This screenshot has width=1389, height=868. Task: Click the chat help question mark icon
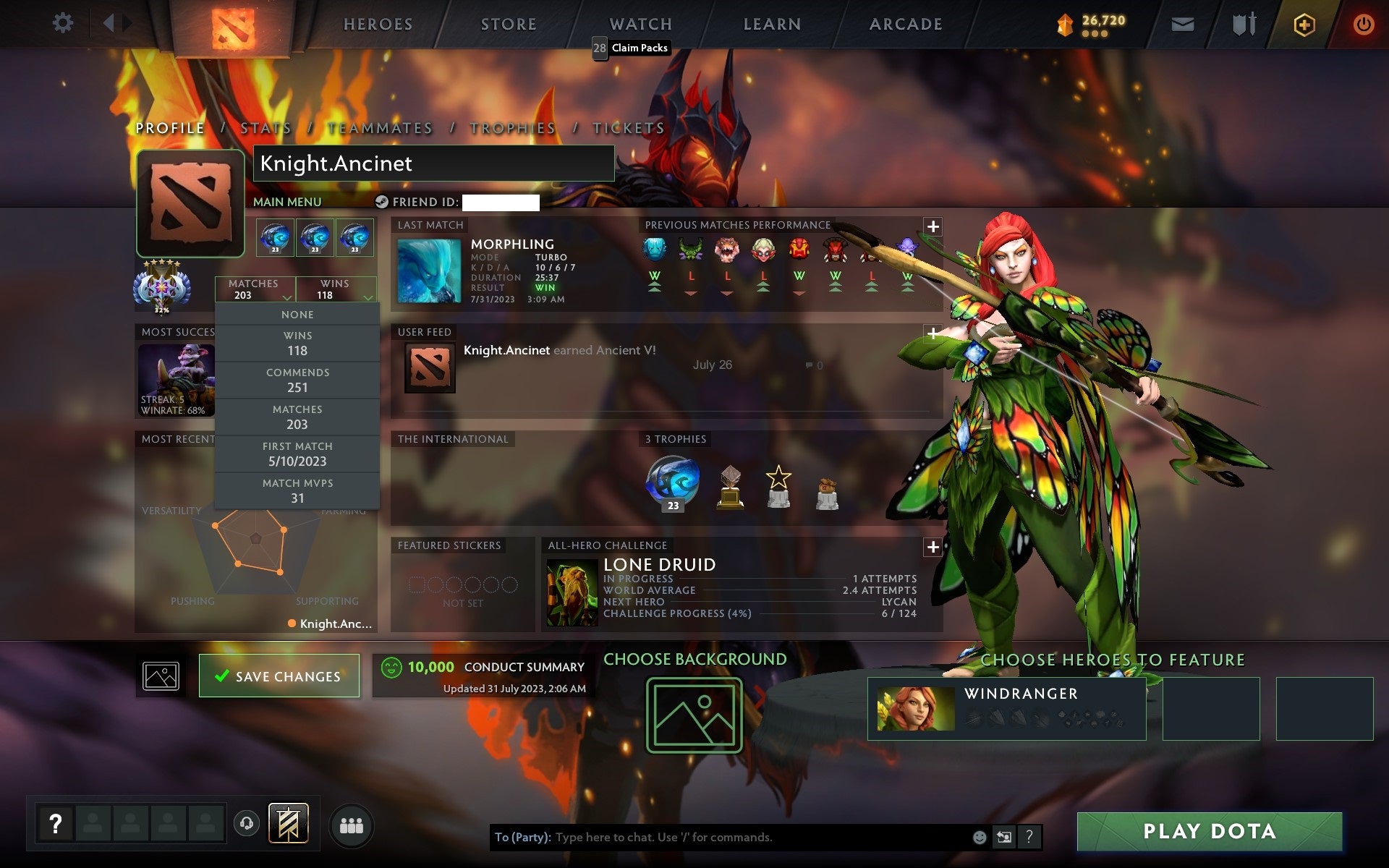tap(1030, 838)
